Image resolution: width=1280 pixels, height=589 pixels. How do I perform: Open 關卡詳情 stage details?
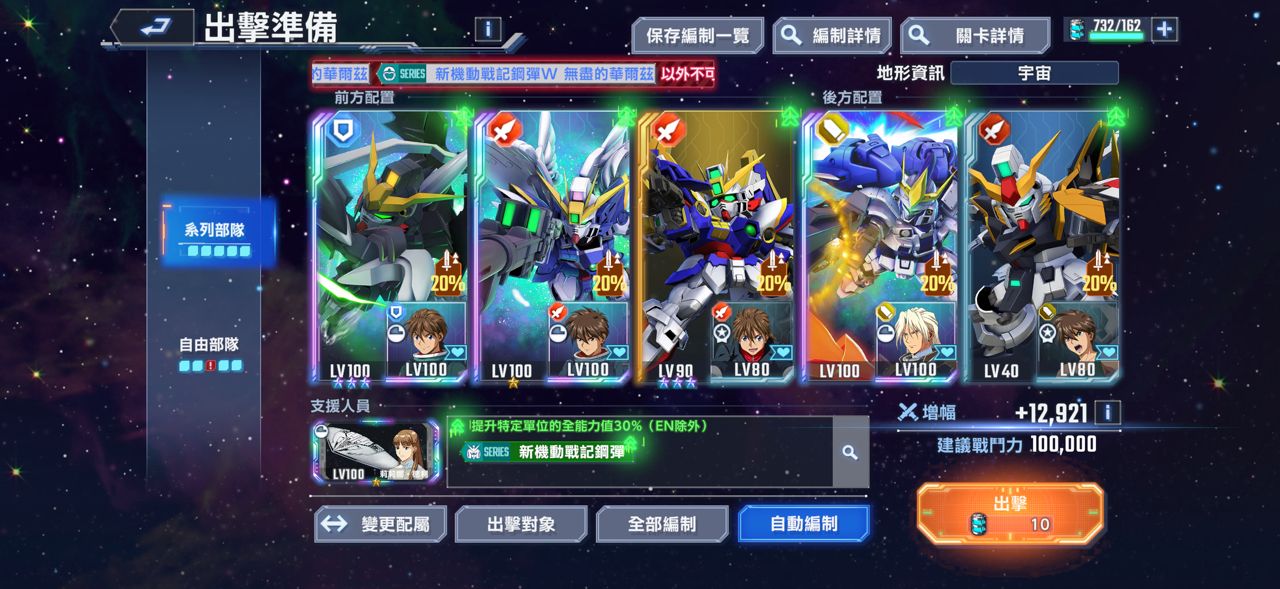click(974, 36)
